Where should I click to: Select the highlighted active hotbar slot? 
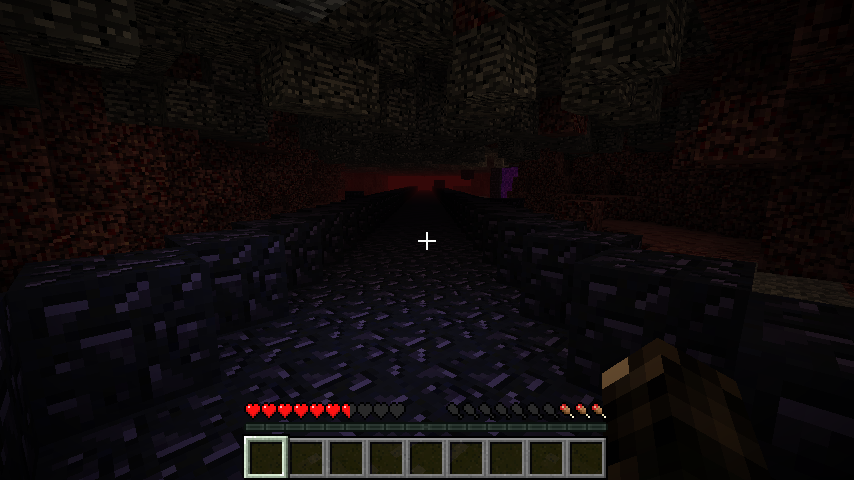click(x=266, y=457)
